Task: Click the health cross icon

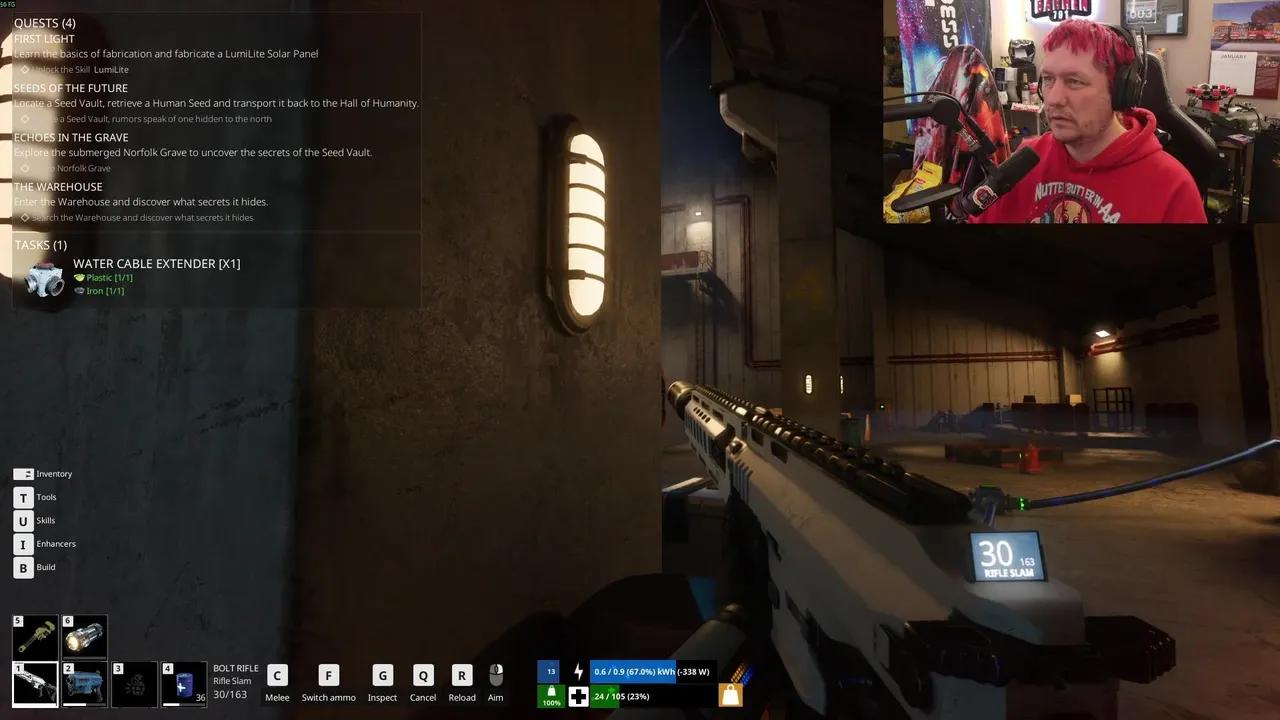Action: (580, 697)
